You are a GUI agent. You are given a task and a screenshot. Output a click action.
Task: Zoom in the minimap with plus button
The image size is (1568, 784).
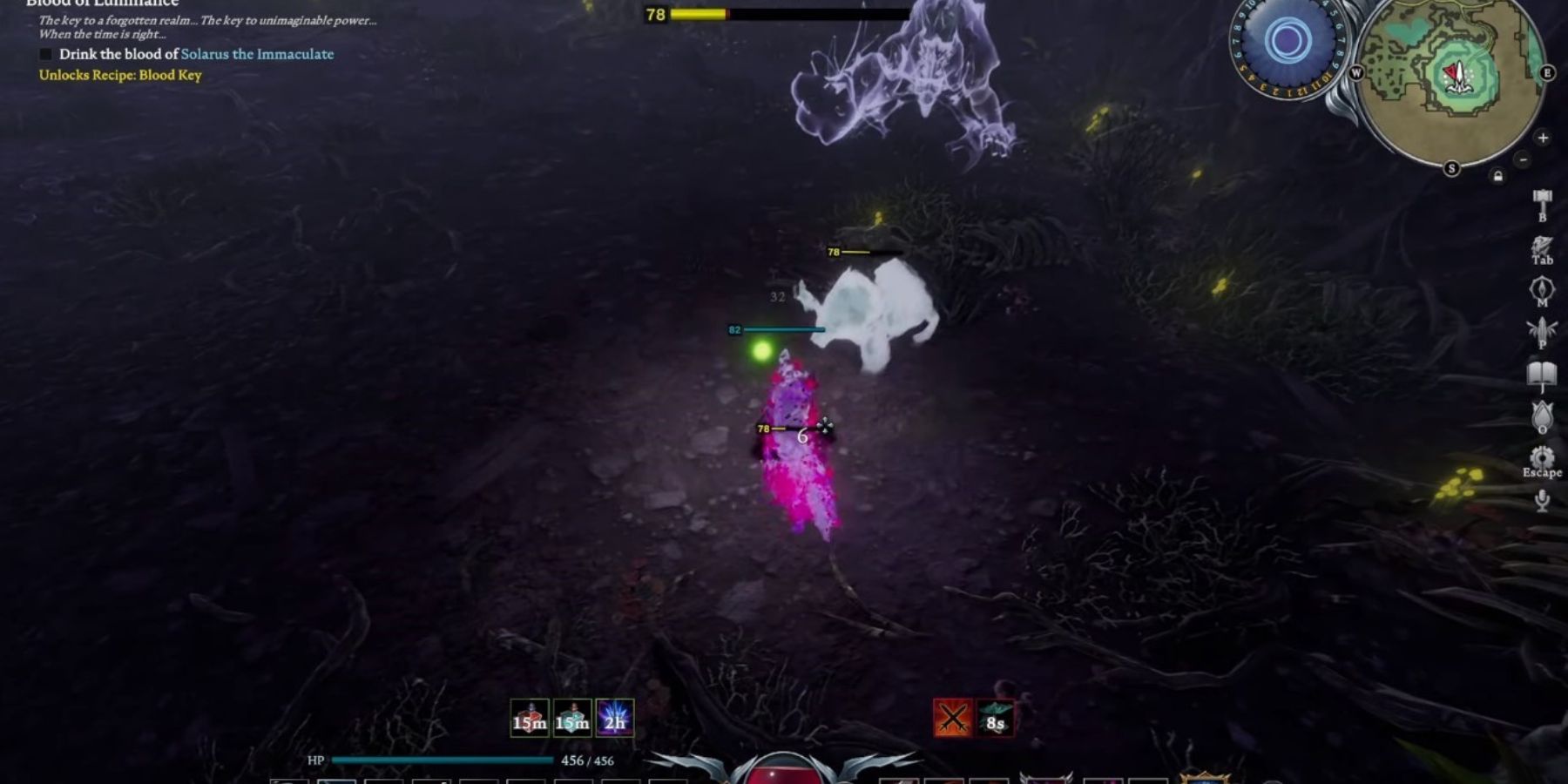coord(1543,138)
